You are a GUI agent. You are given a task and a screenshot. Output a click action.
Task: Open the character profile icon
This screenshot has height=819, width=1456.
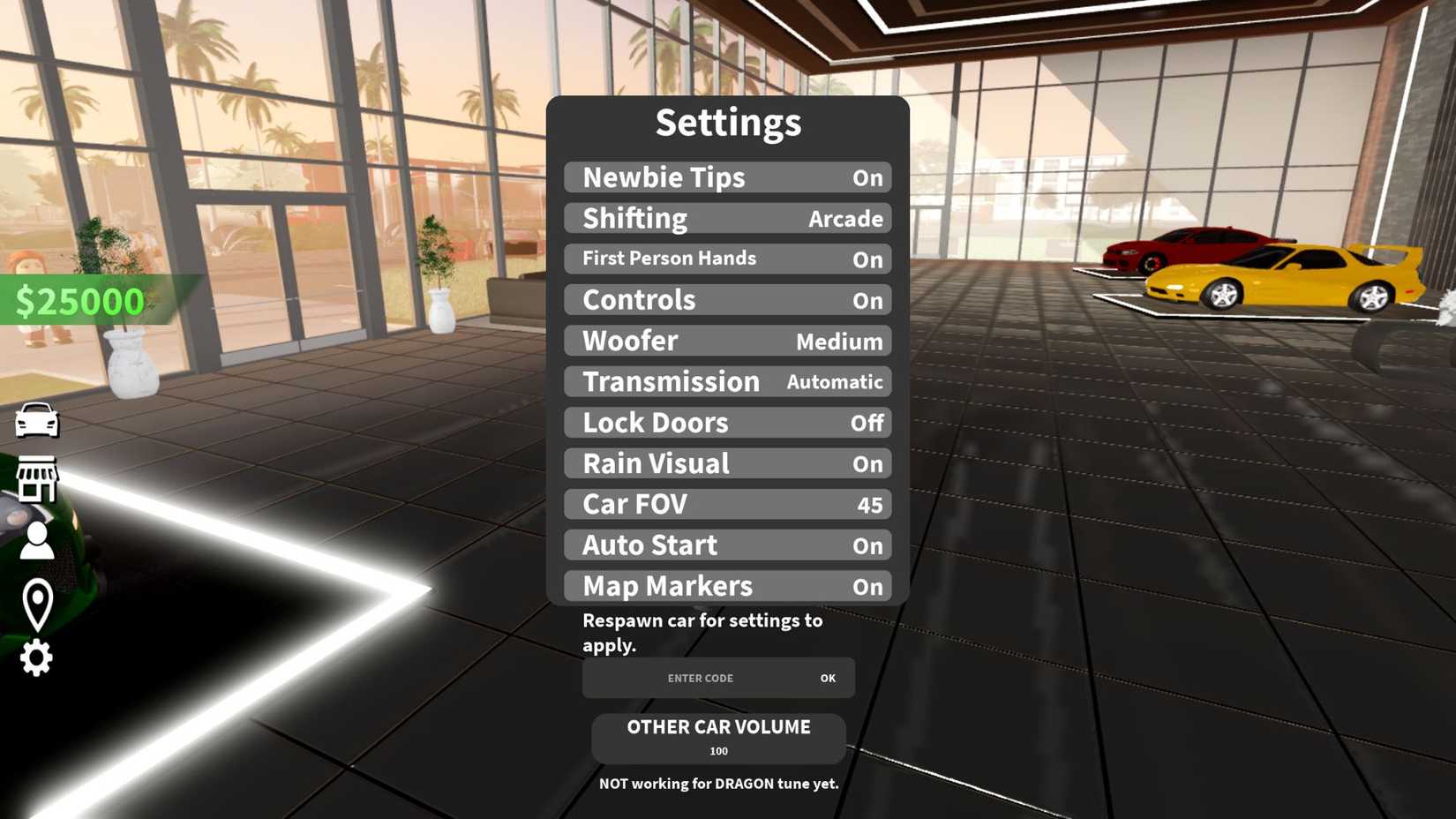coord(36,539)
